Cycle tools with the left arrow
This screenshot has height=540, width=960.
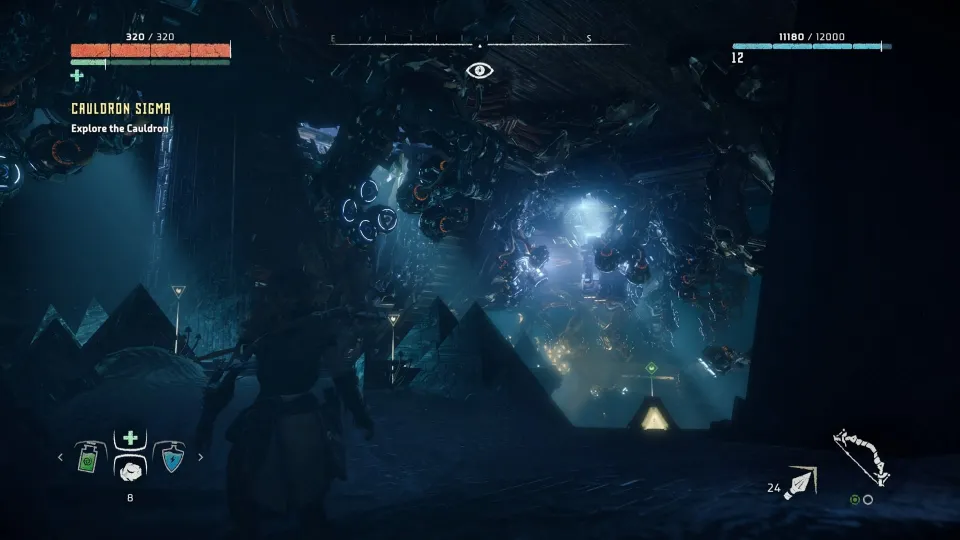[x=60, y=458]
